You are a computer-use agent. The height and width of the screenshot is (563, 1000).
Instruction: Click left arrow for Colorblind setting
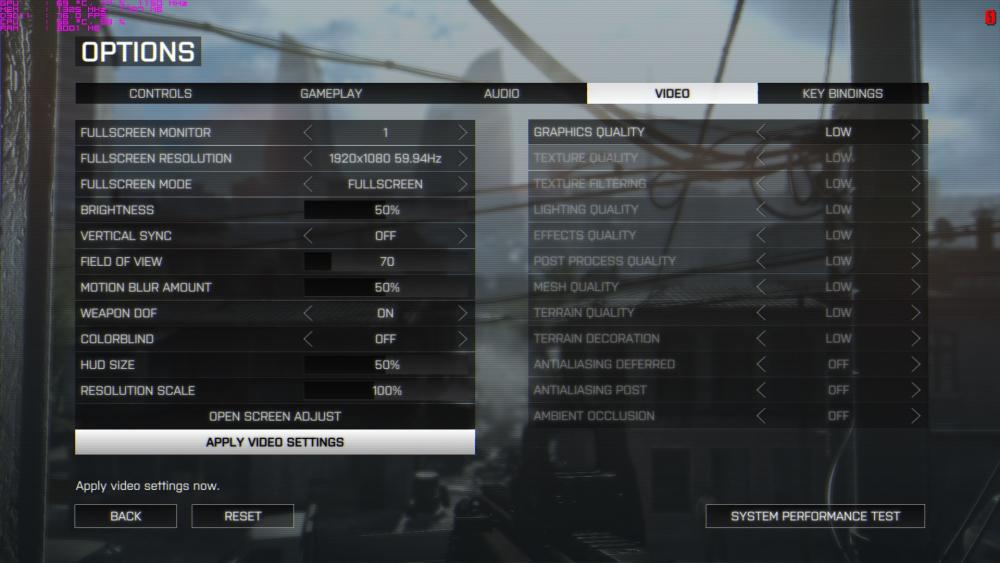tap(308, 339)
